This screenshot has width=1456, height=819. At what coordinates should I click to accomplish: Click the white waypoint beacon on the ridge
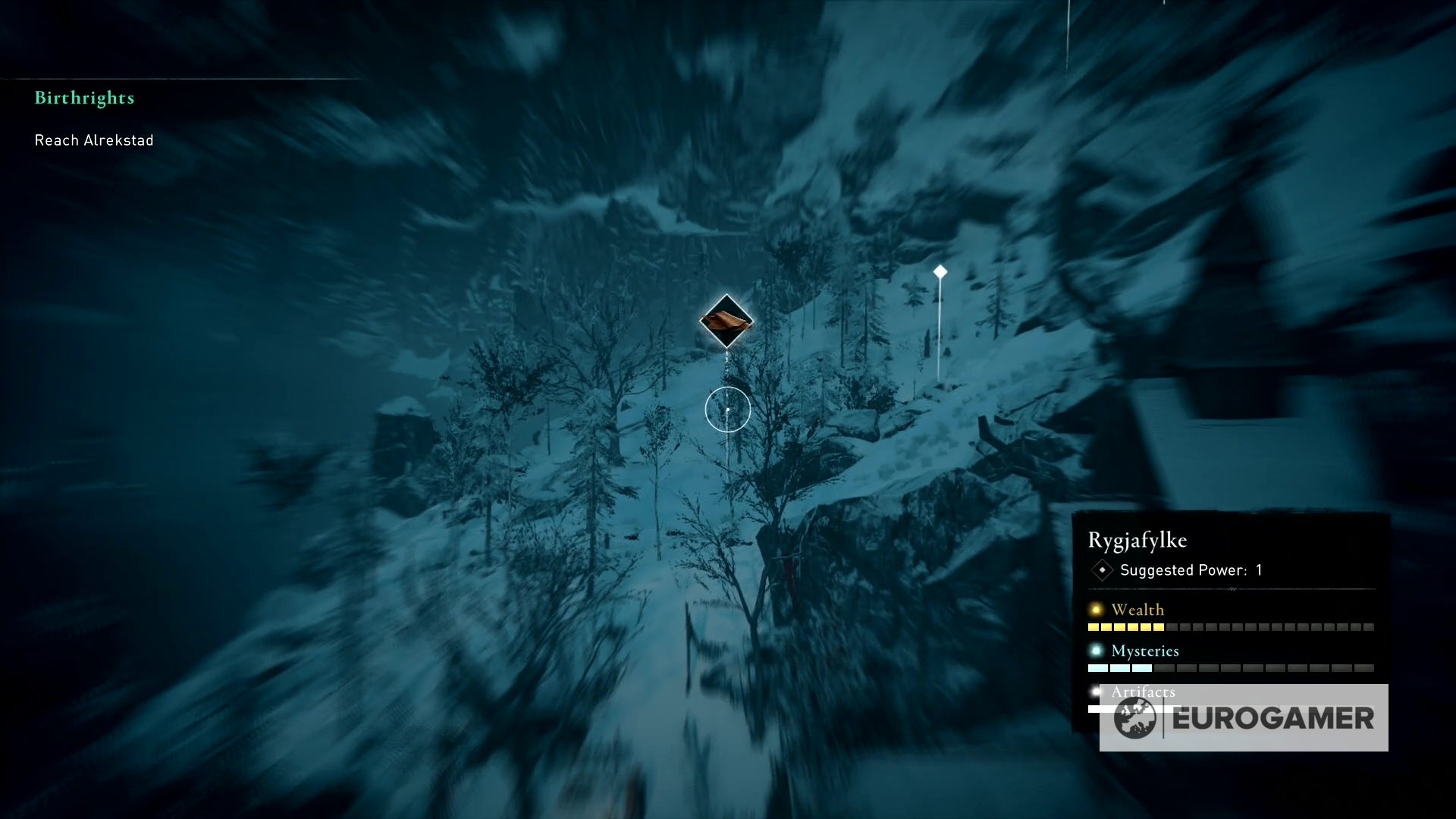click(940, 269)
